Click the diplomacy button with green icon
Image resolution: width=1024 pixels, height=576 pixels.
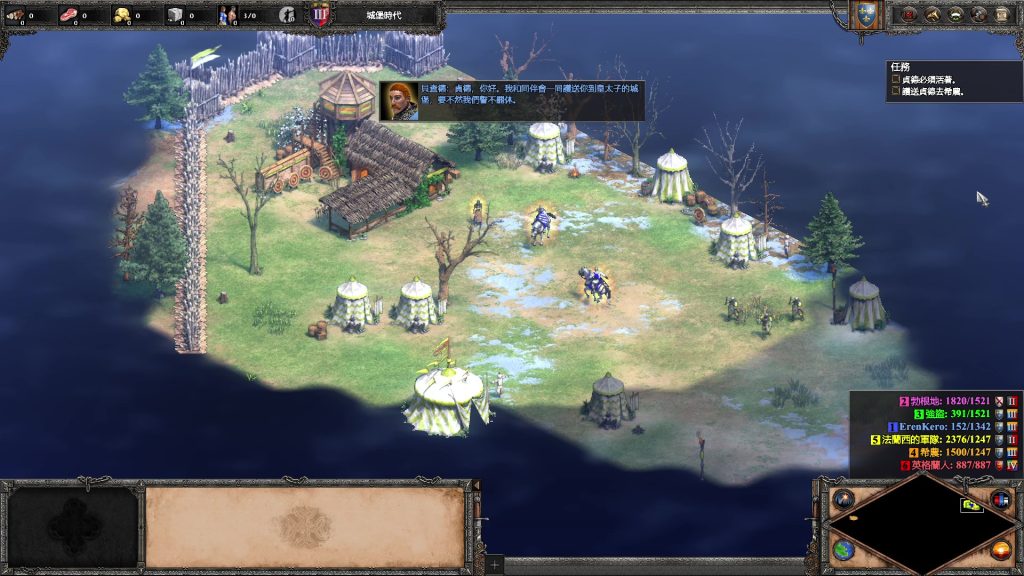pos(956,14)
